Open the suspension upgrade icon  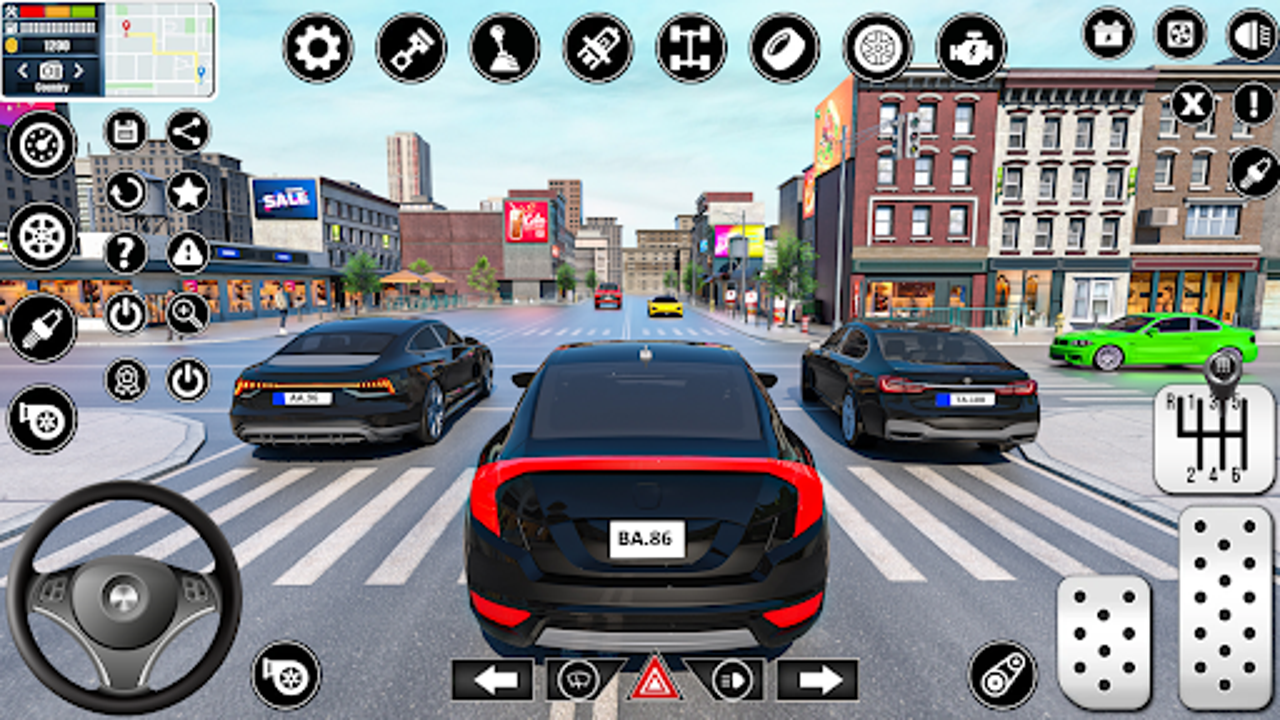point(599,46)
